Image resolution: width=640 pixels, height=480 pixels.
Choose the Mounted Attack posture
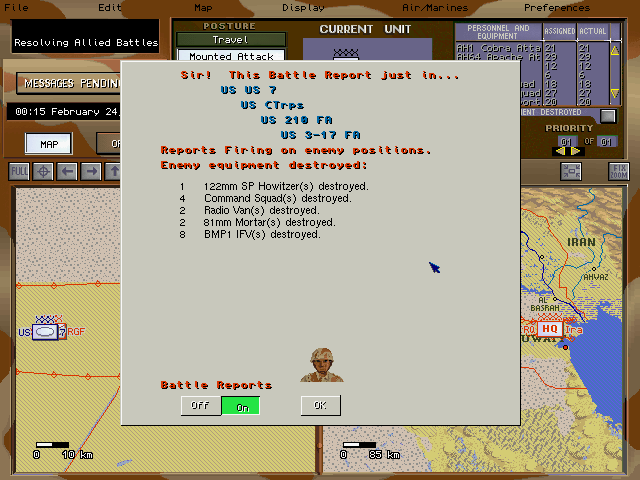pyautogui.click(x=230, y=56)
